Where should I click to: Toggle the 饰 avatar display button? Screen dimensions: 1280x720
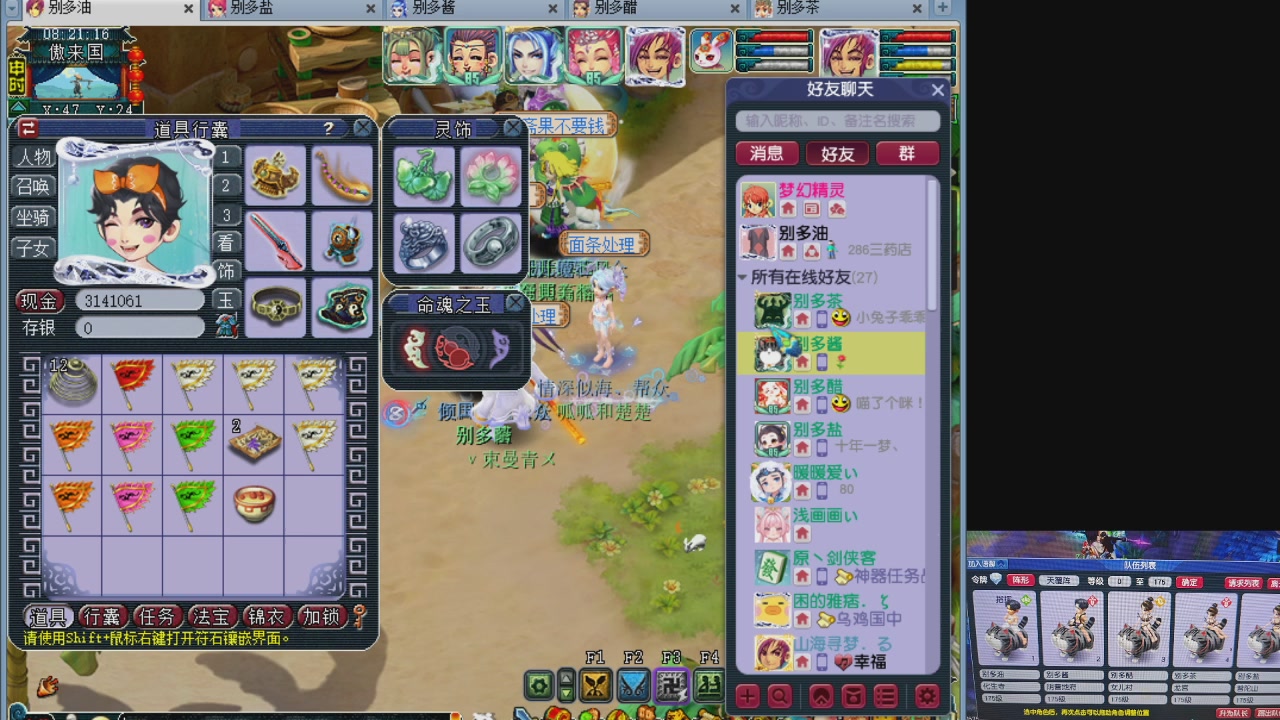pos(225,271)
